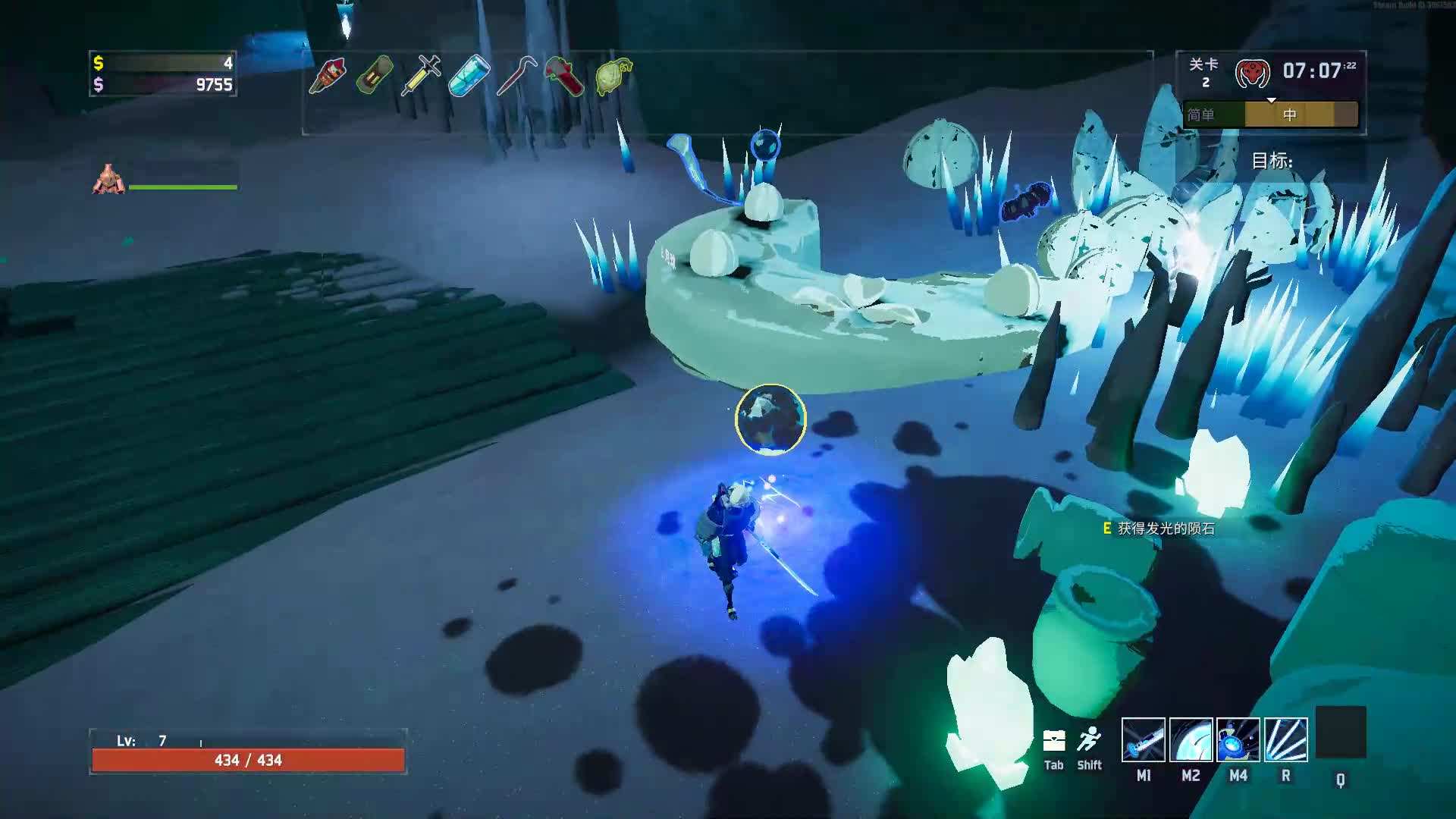Click the empty equipment slot

point(1340,733)
